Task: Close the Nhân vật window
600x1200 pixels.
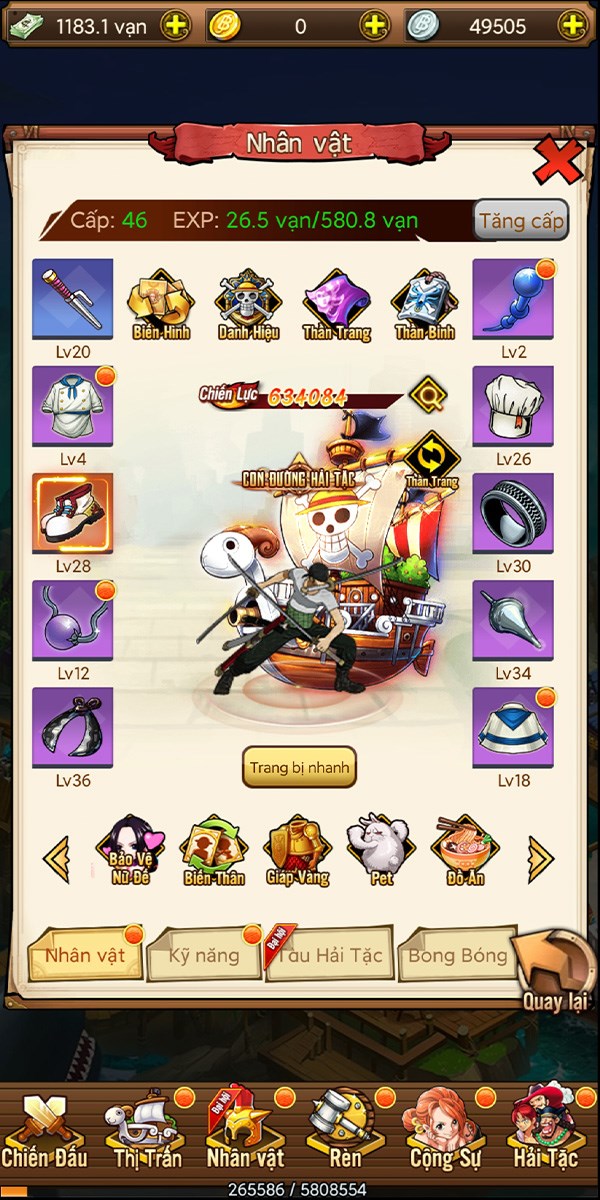Action: 556,160
